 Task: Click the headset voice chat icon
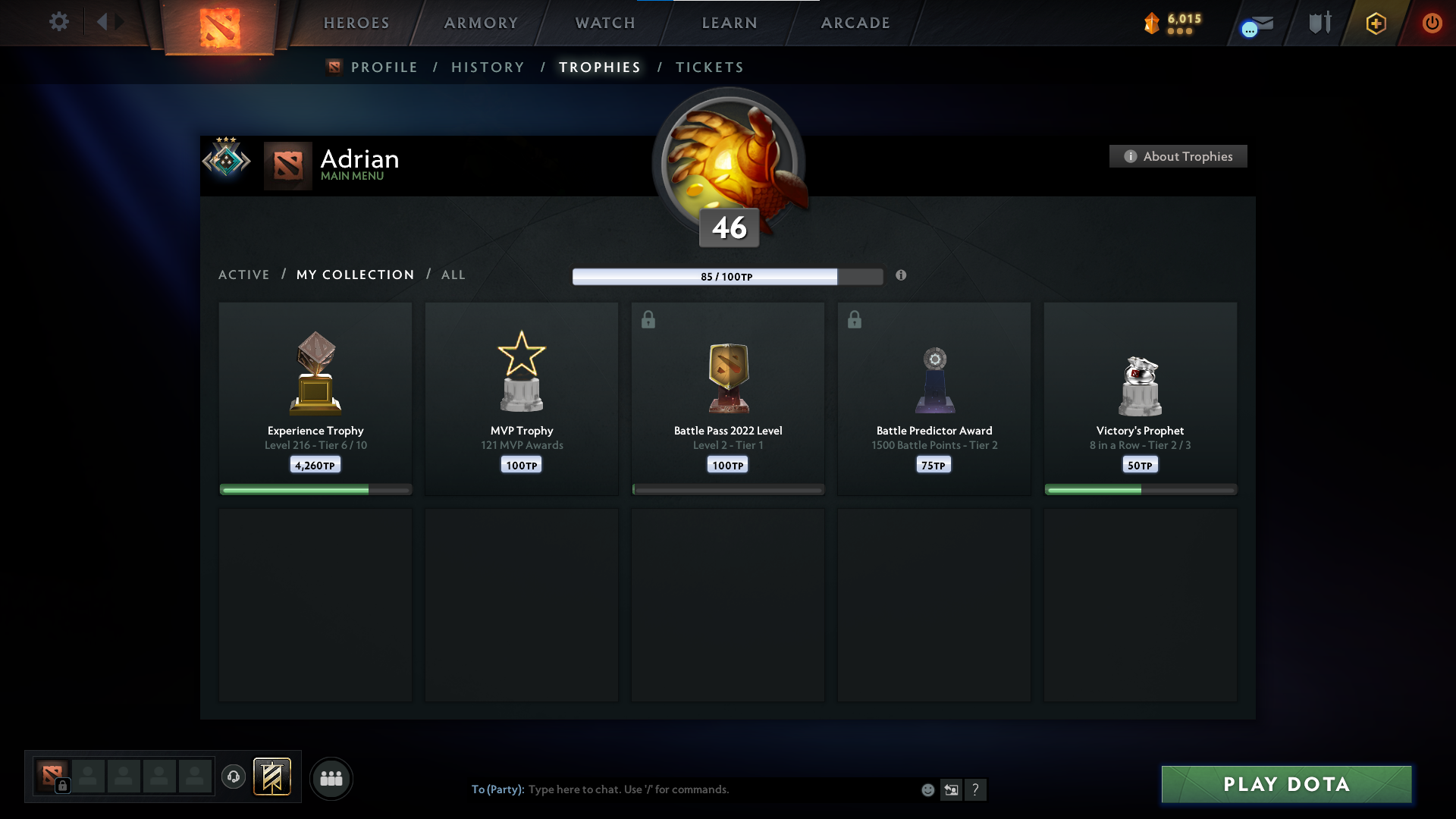[234, 778]
